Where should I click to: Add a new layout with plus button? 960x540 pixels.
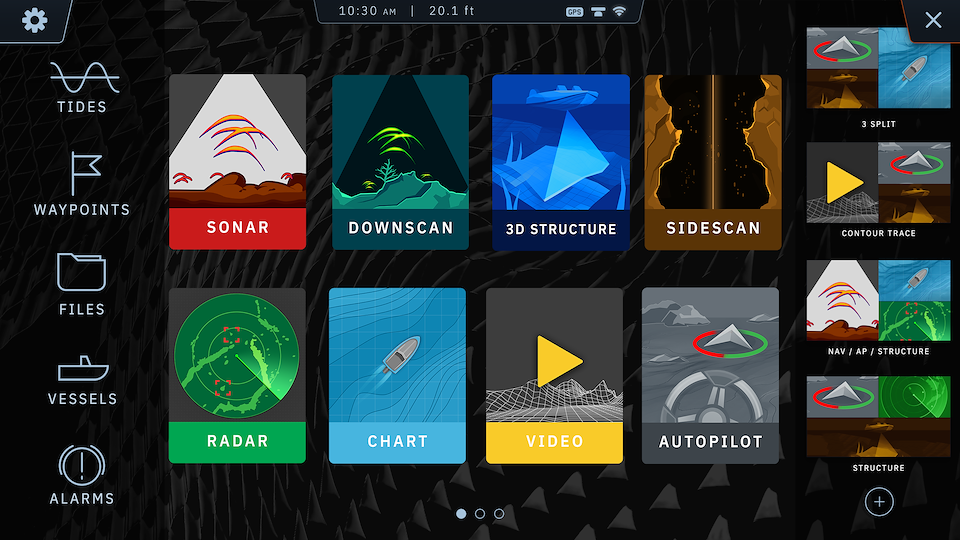click(878, 501)
